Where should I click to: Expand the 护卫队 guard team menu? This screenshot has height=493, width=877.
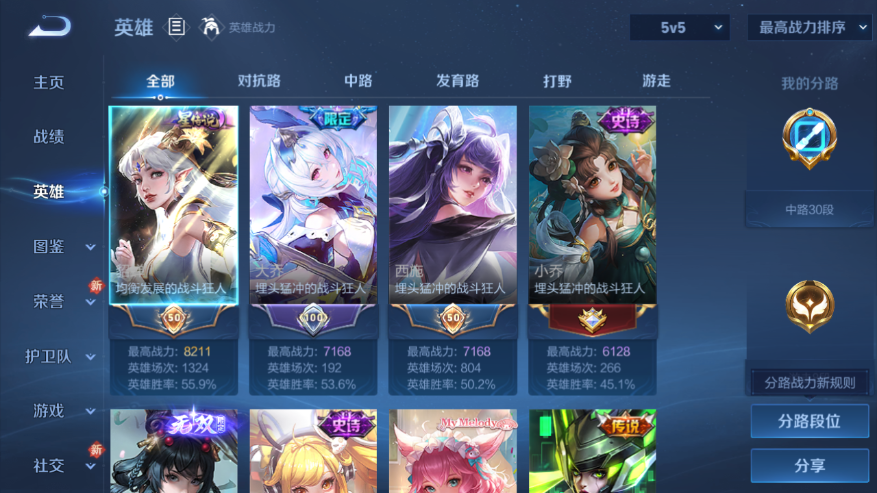(60, 356)
